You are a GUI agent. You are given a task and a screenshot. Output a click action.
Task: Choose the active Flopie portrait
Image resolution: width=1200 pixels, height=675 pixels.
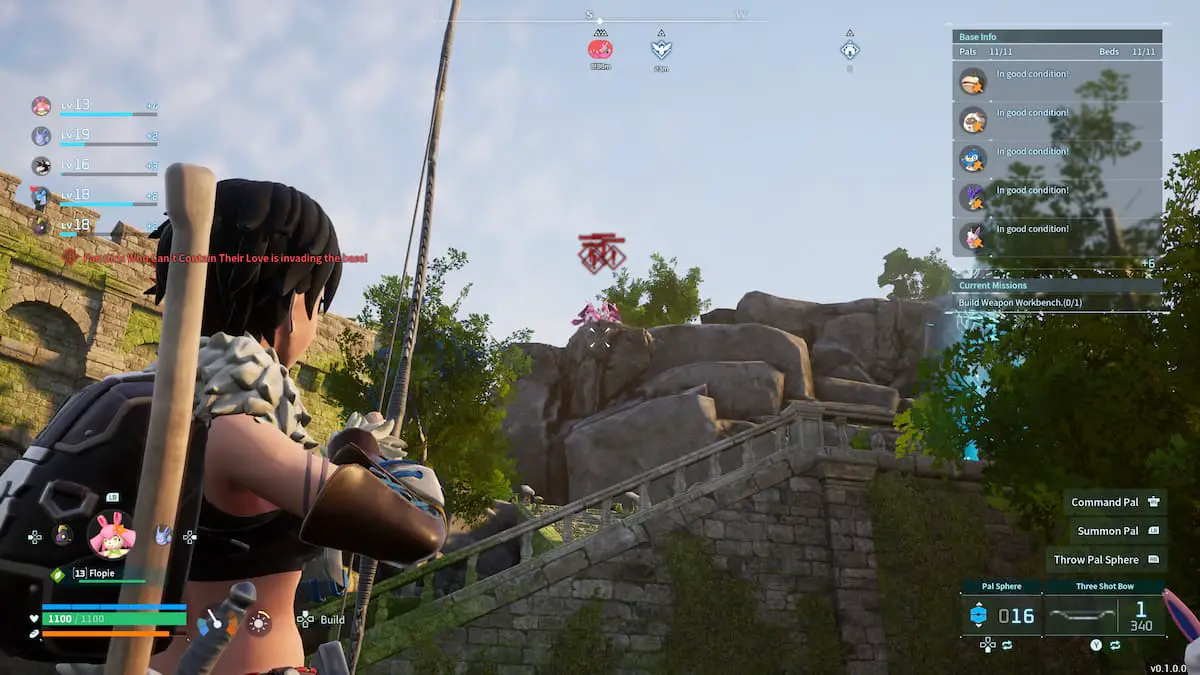[111, 535]
